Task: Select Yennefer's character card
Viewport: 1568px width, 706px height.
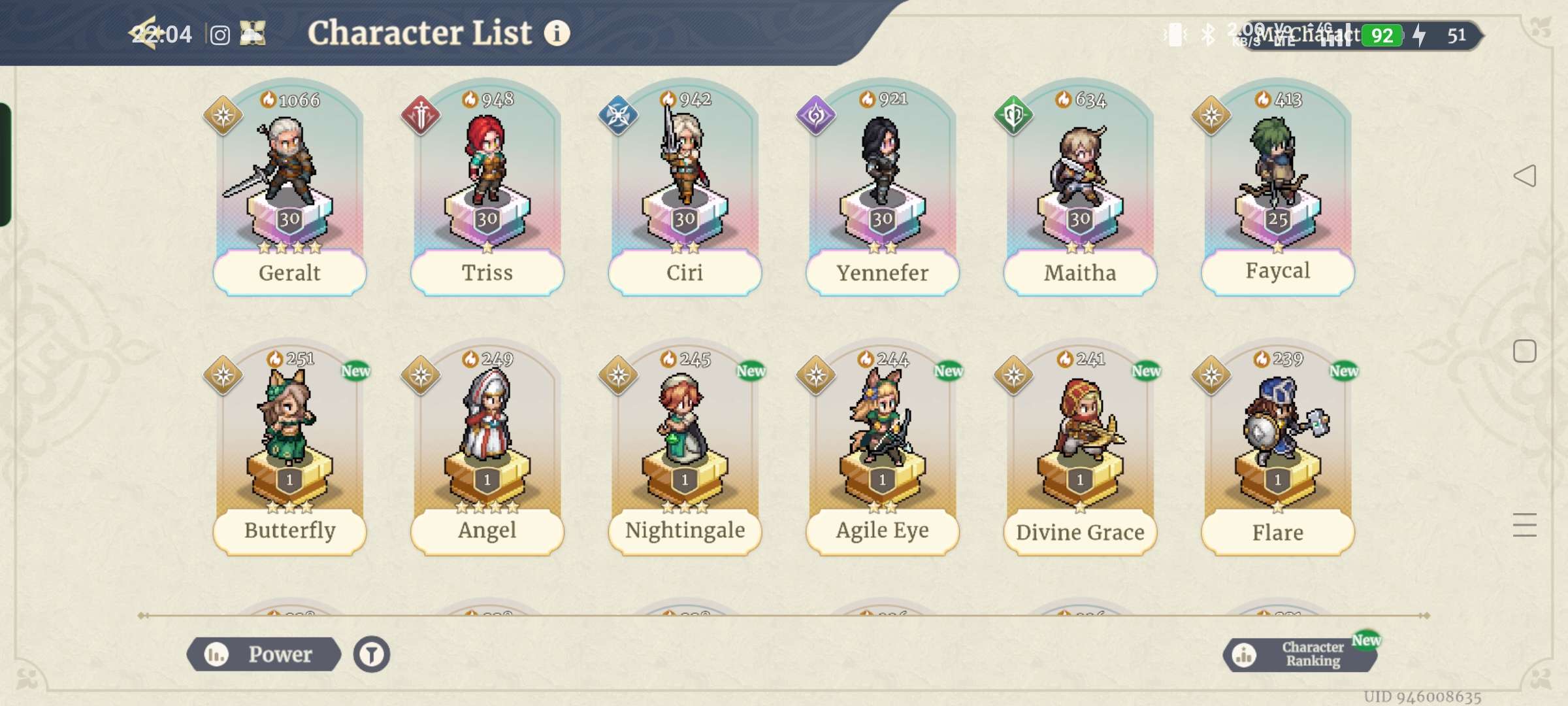Action: pyautogui.click(x=882, y=190)
